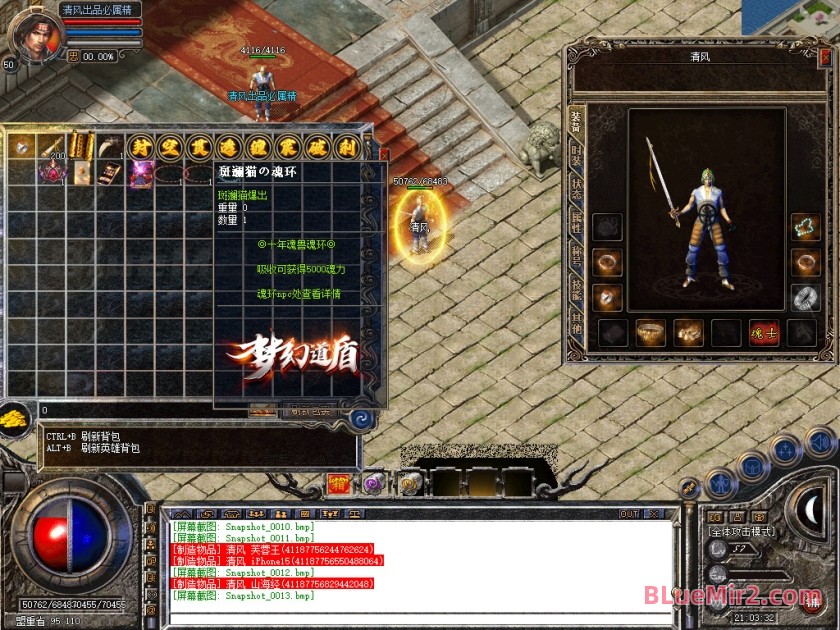Select the silver ring equipment slot

tap(805, 297)
